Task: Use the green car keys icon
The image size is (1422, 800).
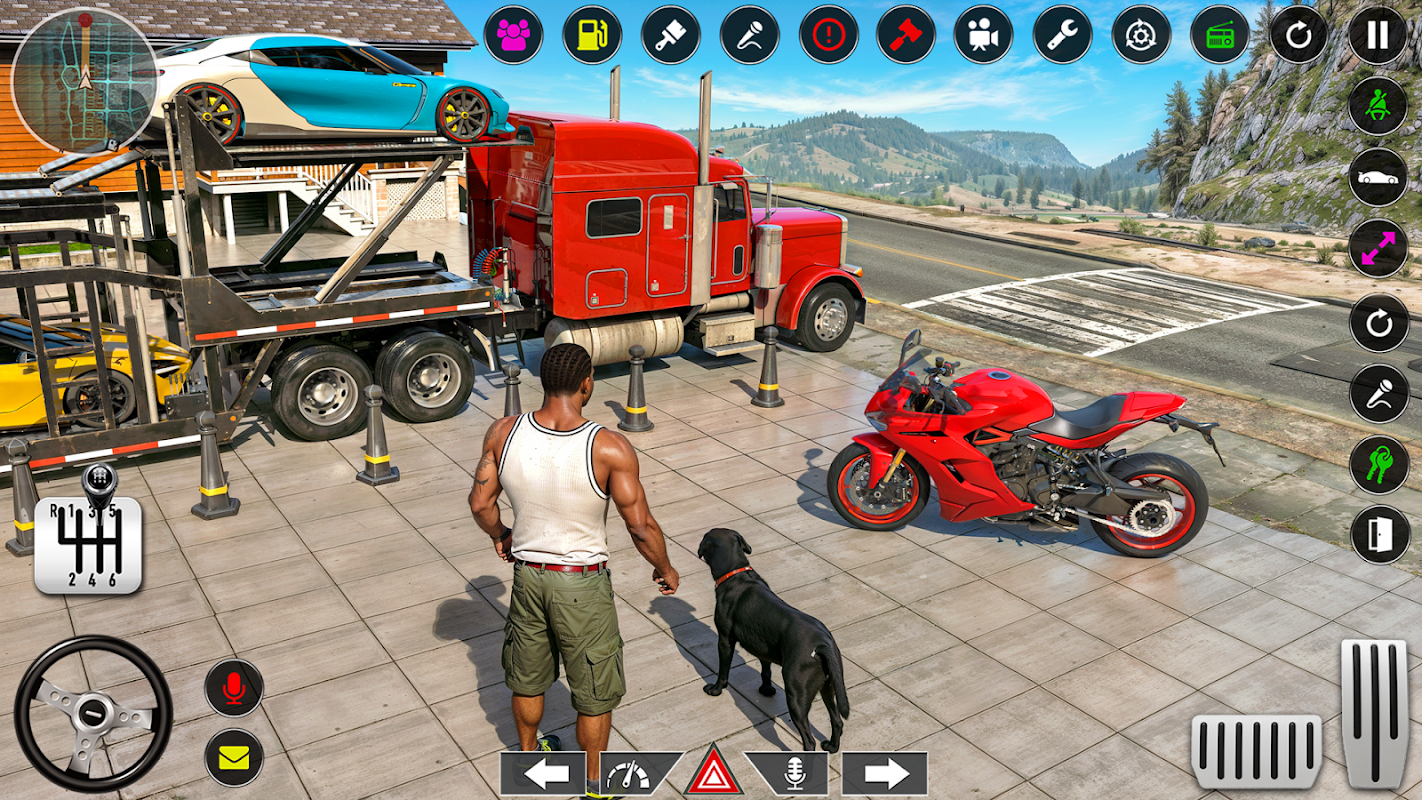Action: [1379, 464]
